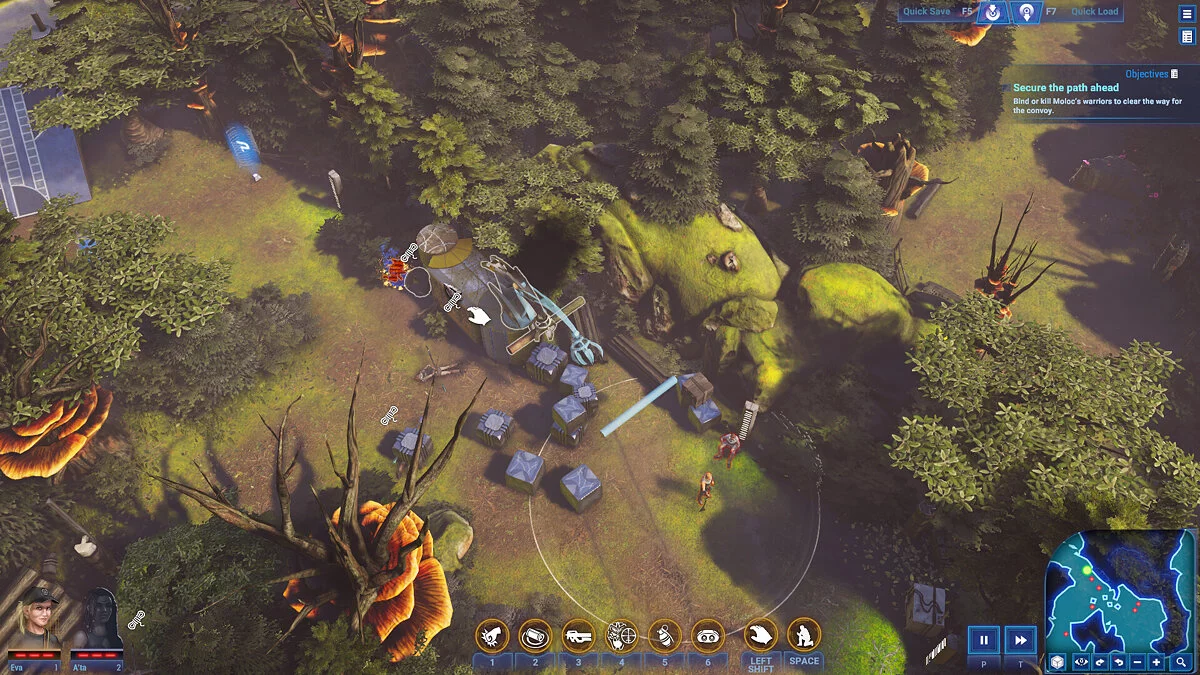The image size is (1200, 675).
Task: Choose the grenade ability
Action: (665, 634)
